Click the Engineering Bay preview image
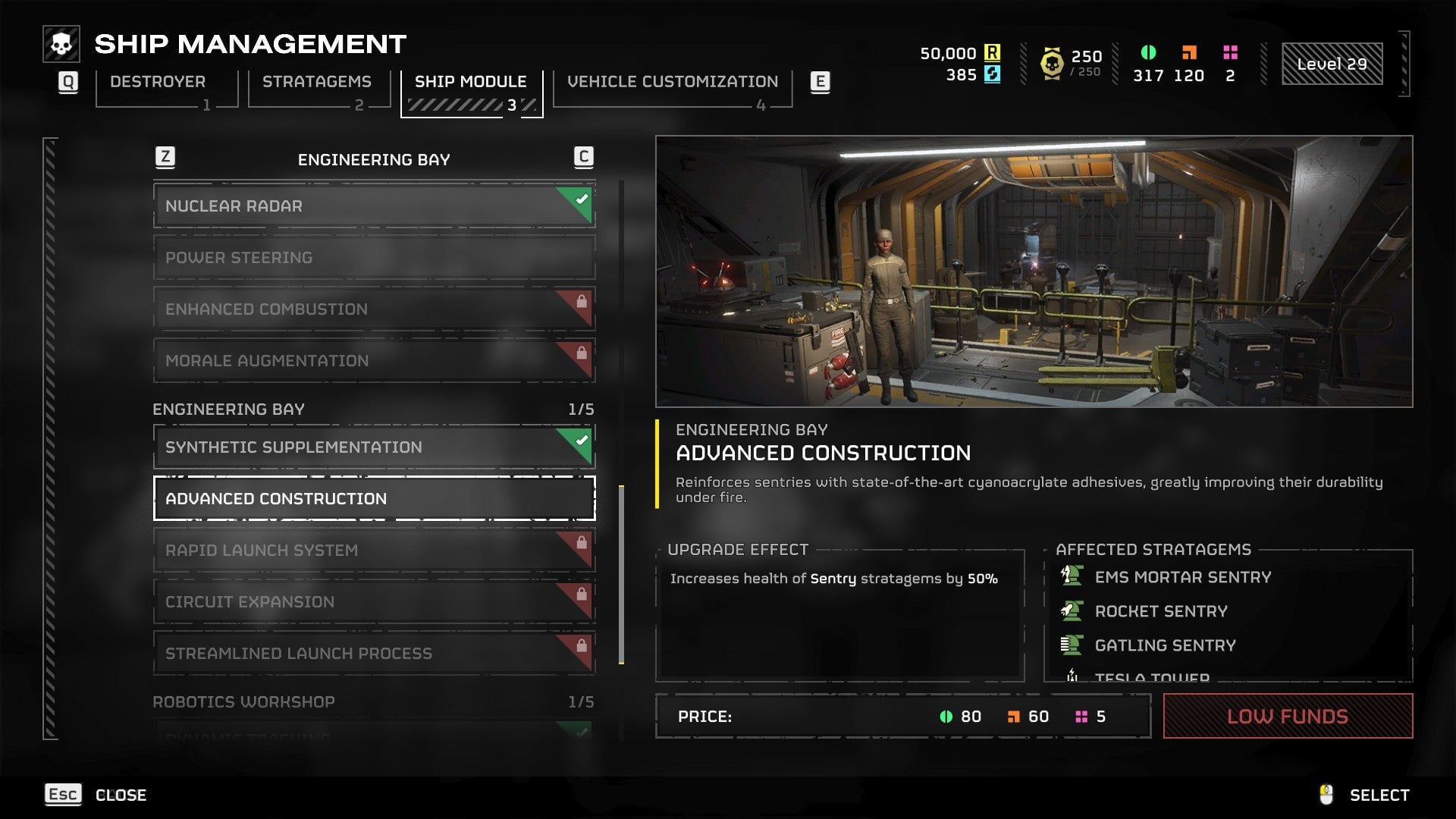The image size is (1456, 819). [1034, 271]
